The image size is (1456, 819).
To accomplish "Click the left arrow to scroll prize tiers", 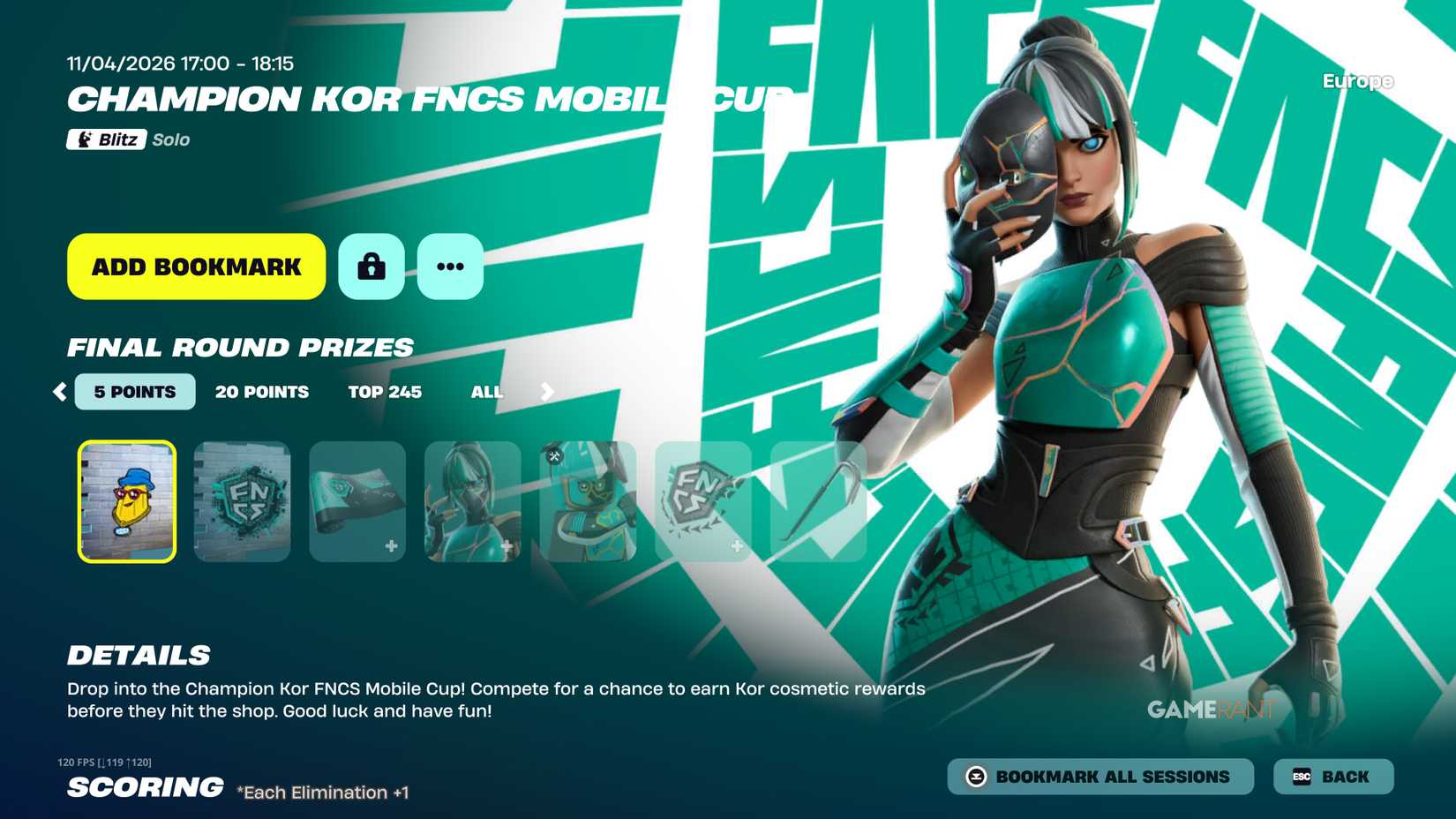I will pos(60,391).
